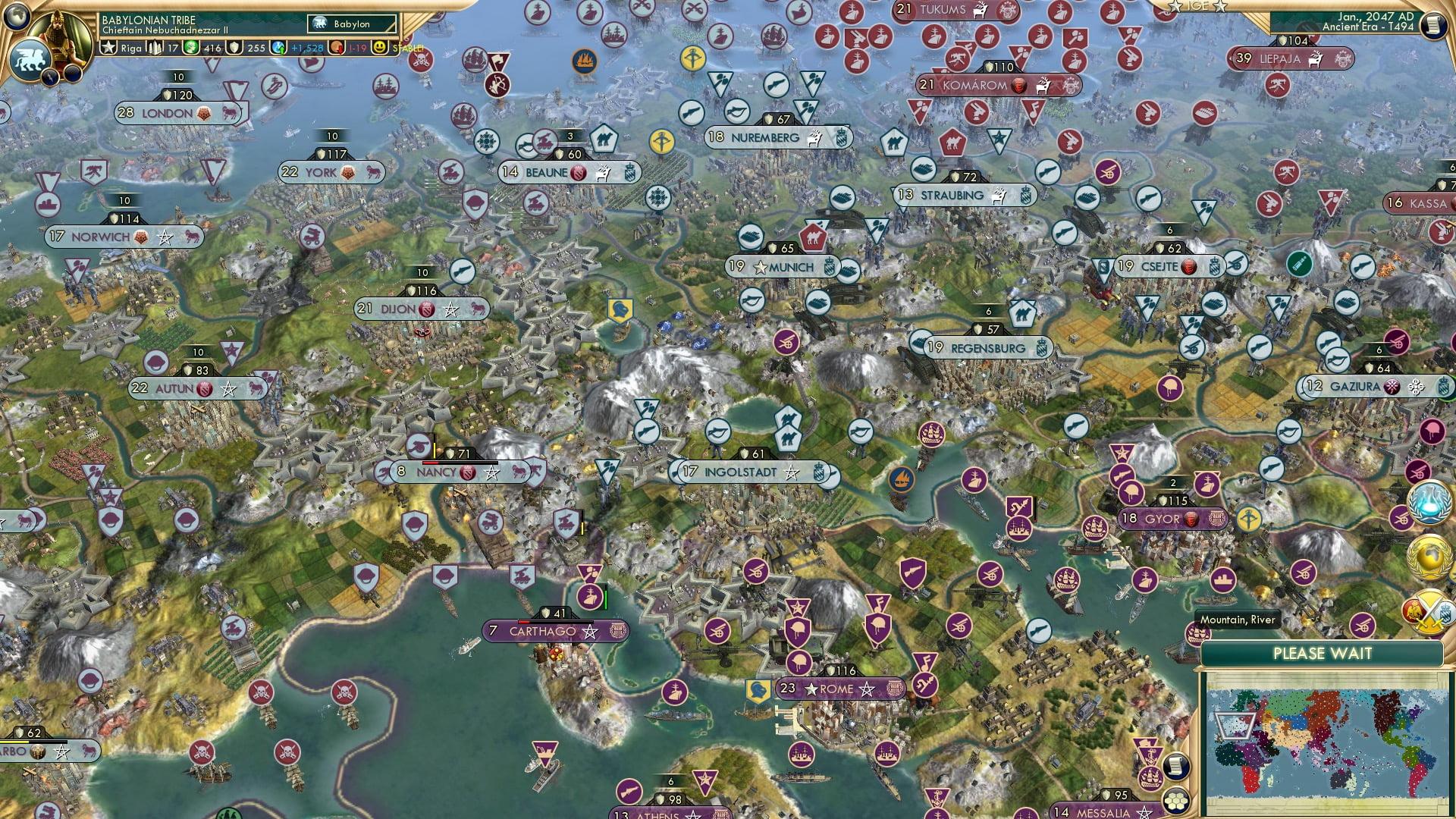
Task: Click the crossed-swords war notification icon
Action: (1428, 611)
